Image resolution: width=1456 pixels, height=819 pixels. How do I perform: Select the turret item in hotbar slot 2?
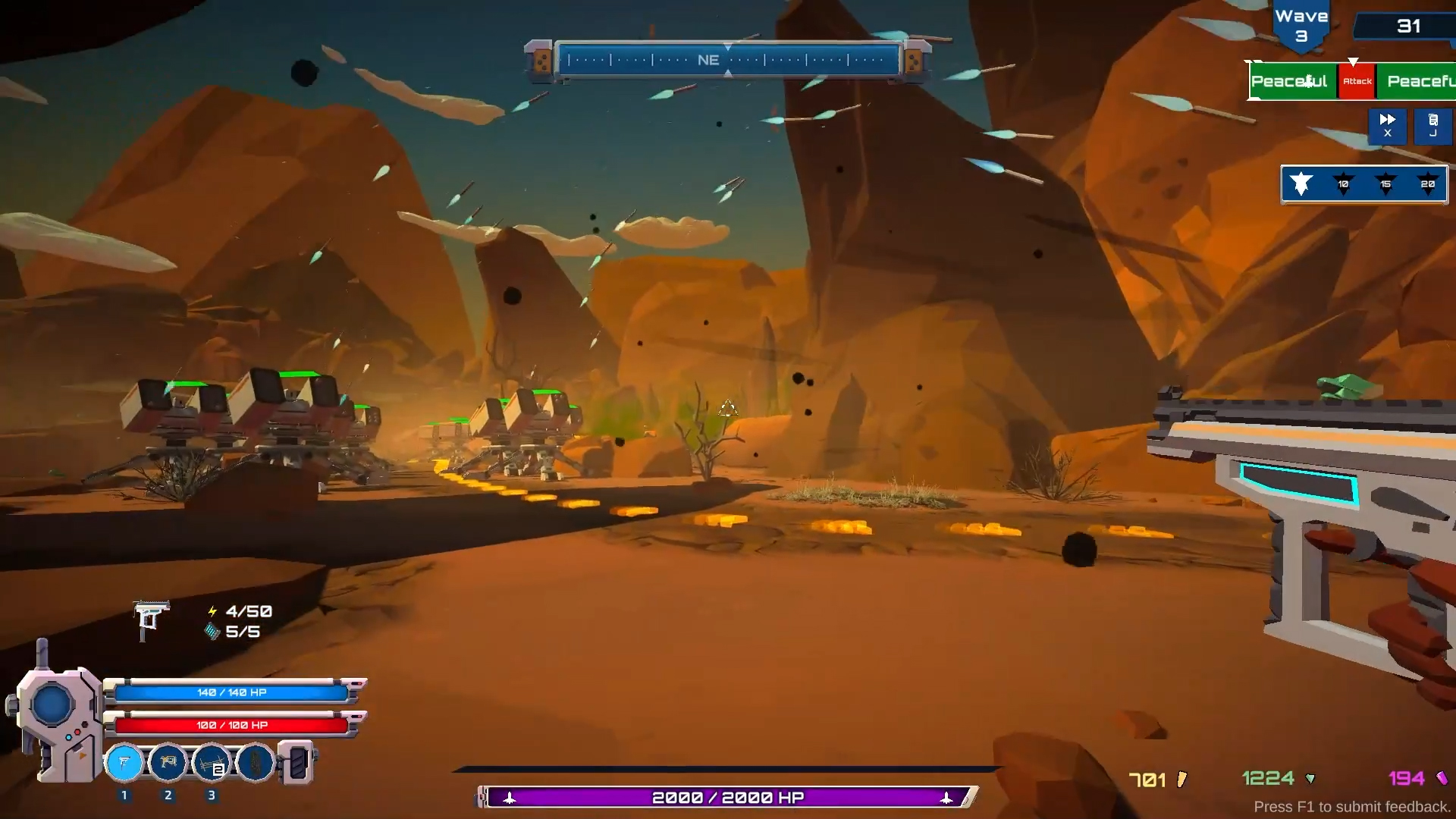pyautogui.click(x=168, y=764)
